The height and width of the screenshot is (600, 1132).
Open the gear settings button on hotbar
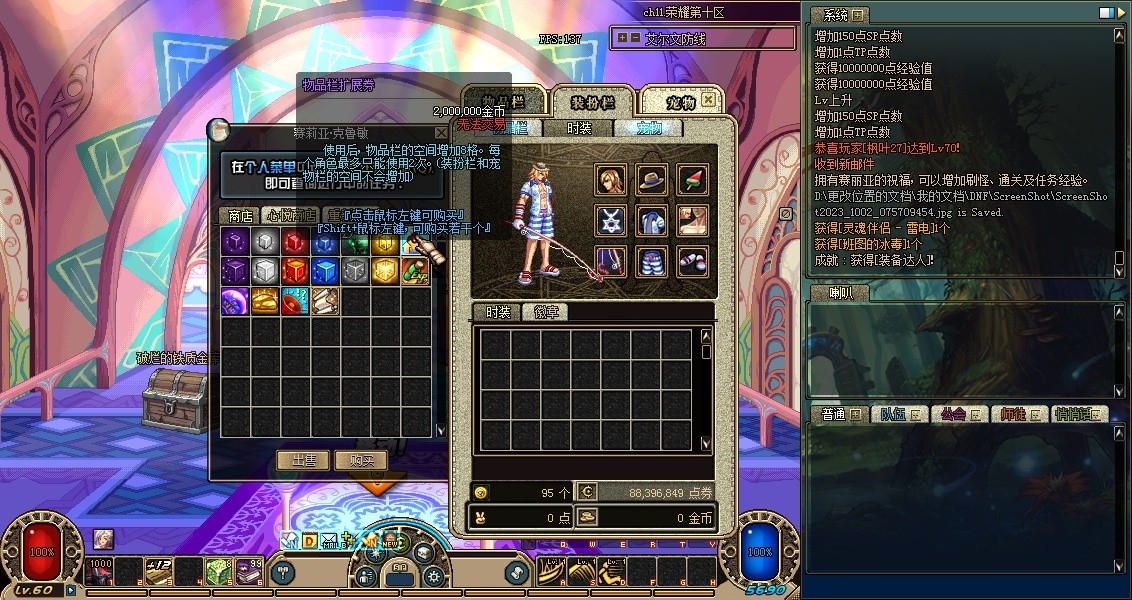pos(433,575)
